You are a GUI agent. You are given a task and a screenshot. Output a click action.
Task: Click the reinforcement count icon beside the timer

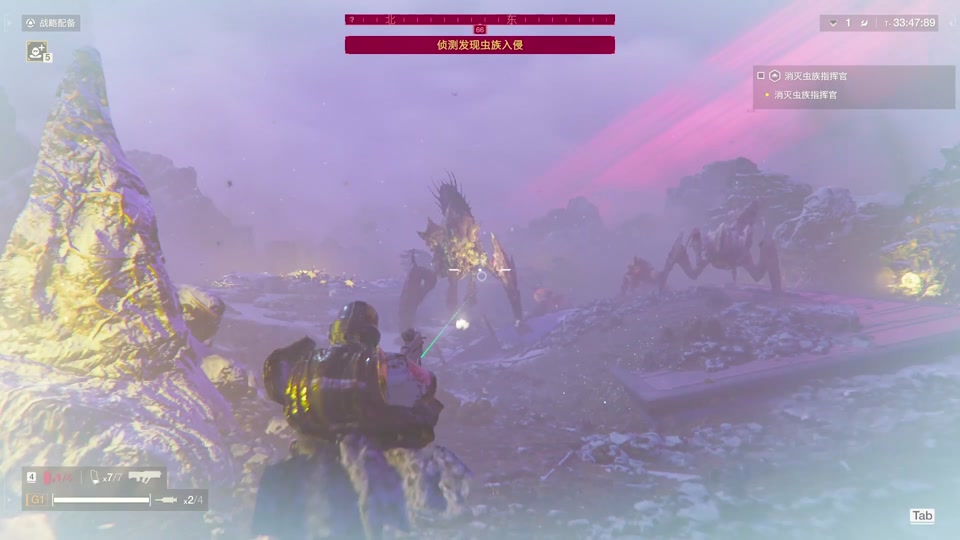[x=834, y=23]
